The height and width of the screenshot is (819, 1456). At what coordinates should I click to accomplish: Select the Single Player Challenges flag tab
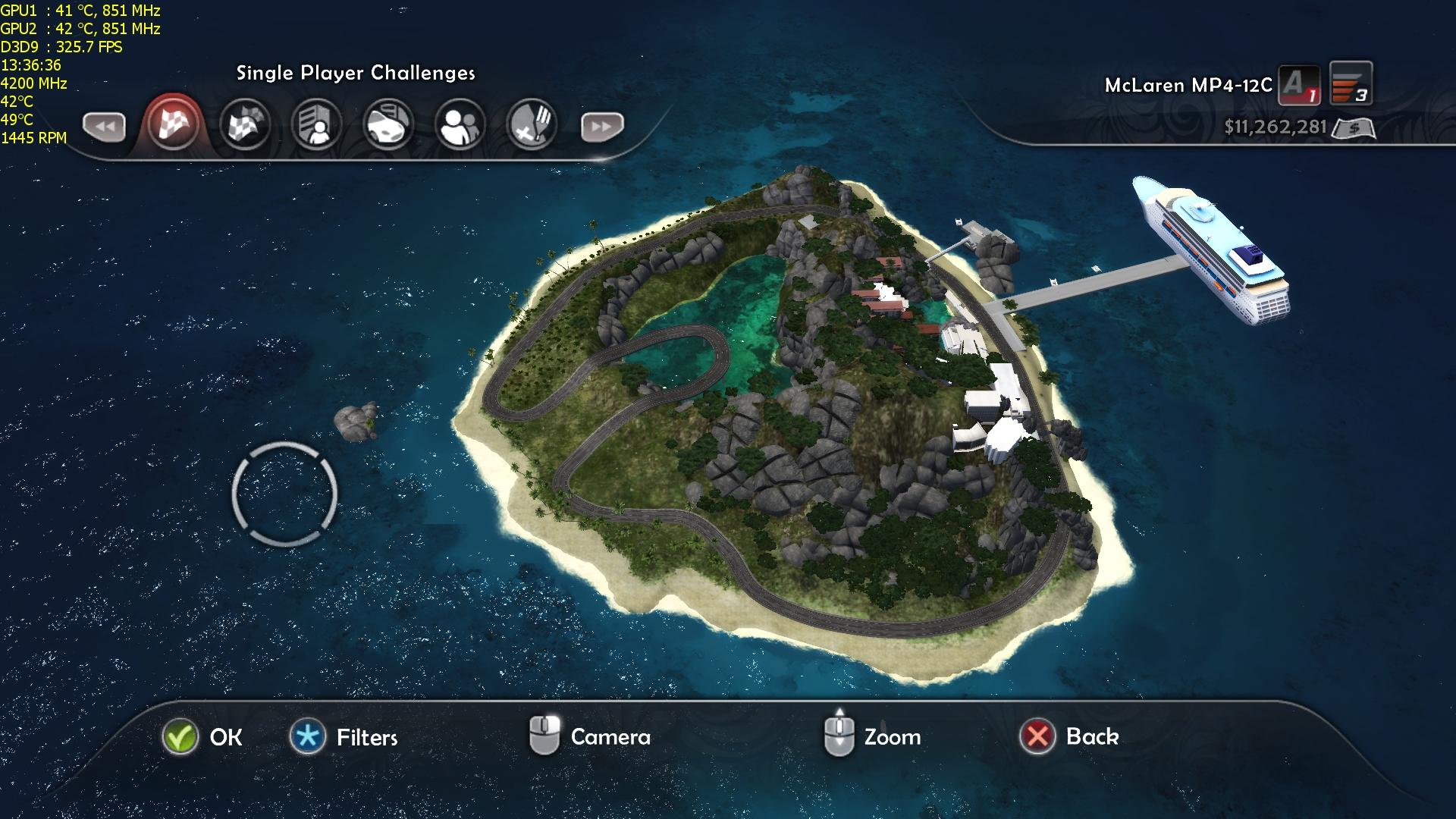[x=174, y=124]
